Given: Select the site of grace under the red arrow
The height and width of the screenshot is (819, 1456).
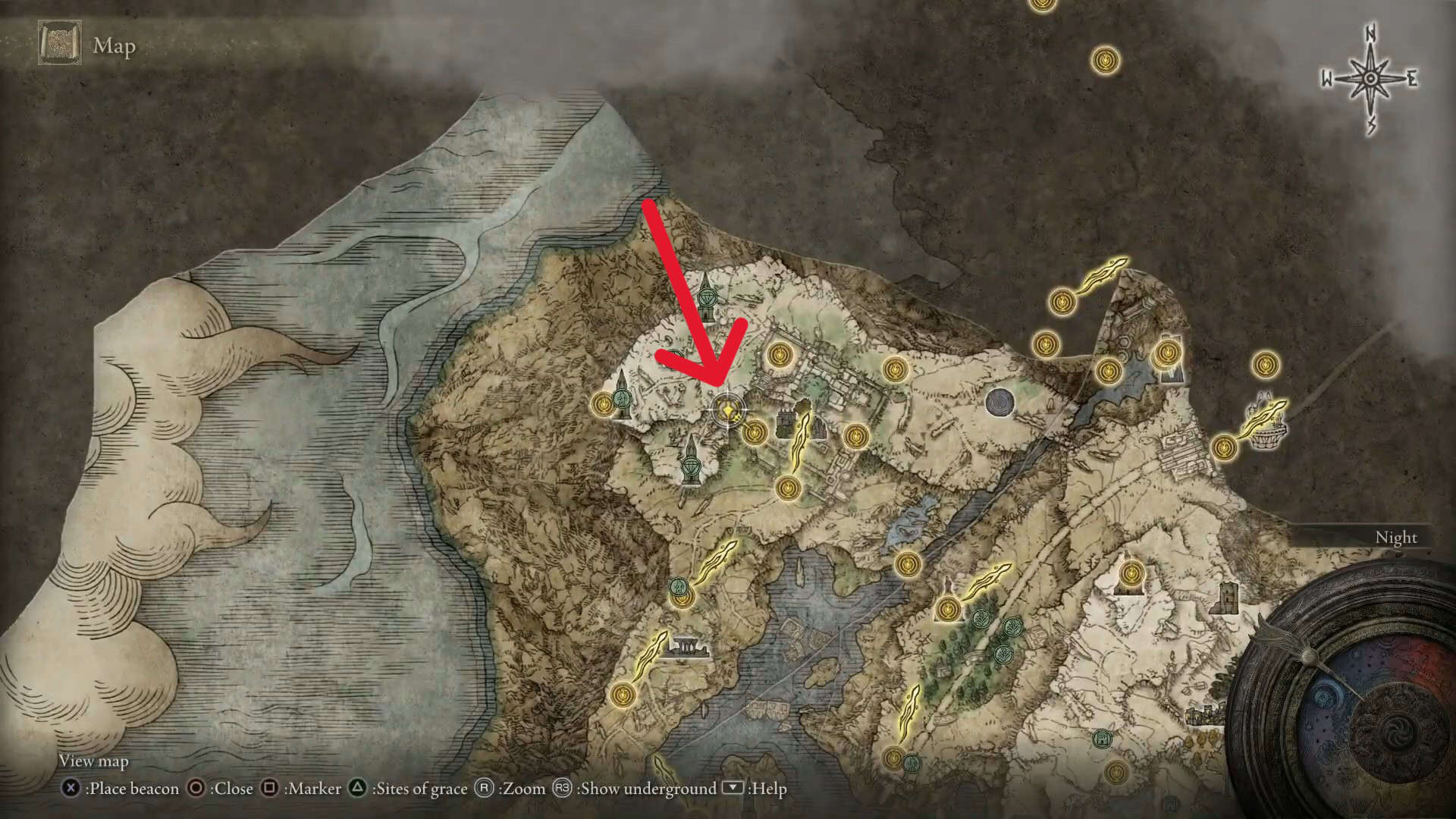Looking at the screenshot, I should (726, 409).
